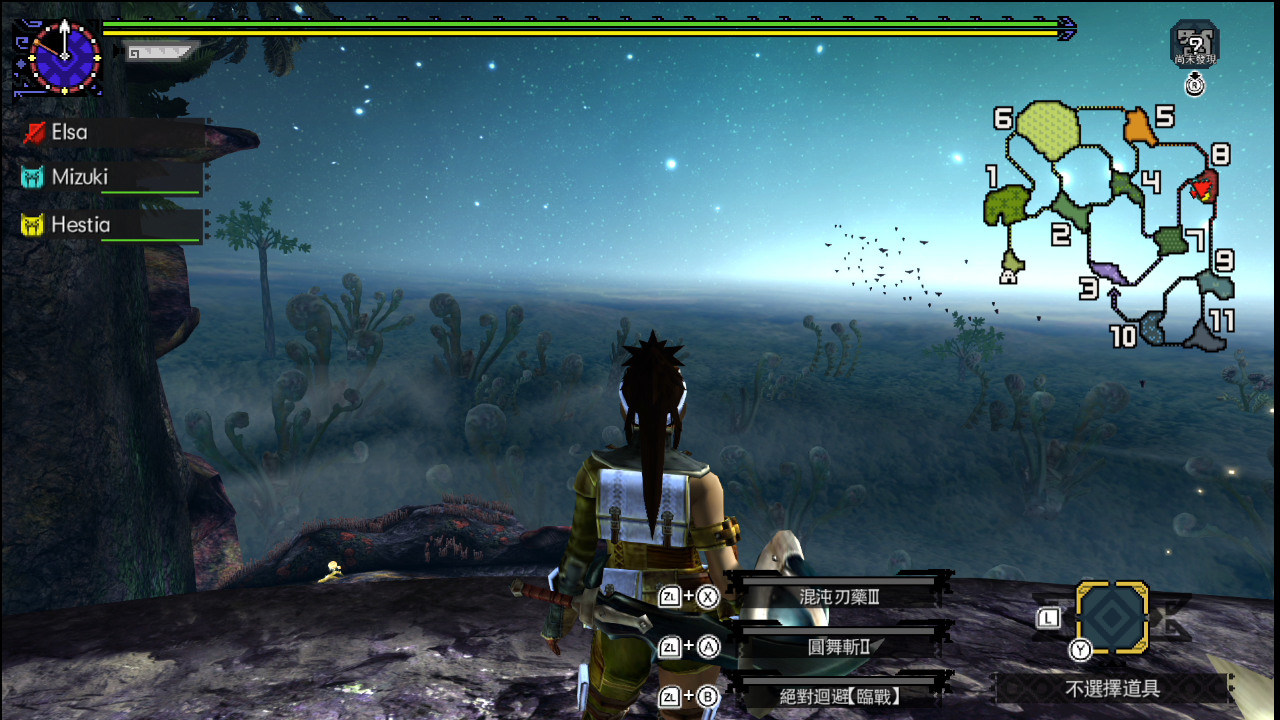
Task: Click area 1 on the minimap
Action: tap(1007, 205)
